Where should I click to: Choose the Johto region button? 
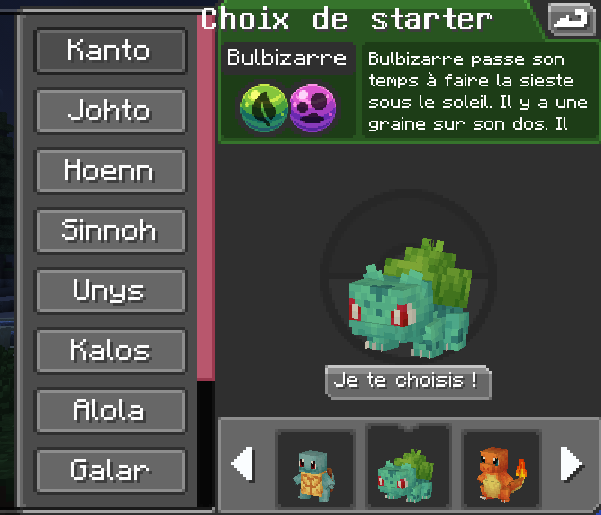(110, 110)
